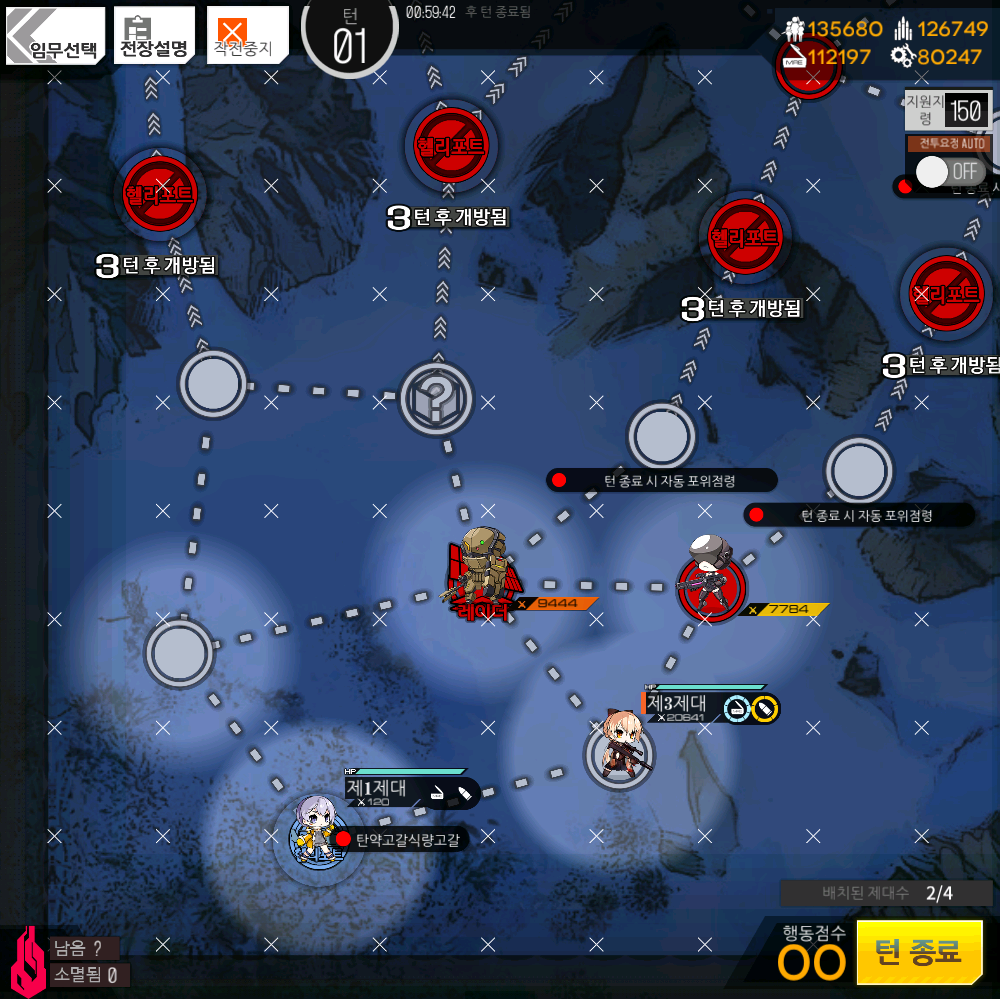Abort the operation with 작전중지 button

click(246, 36)
